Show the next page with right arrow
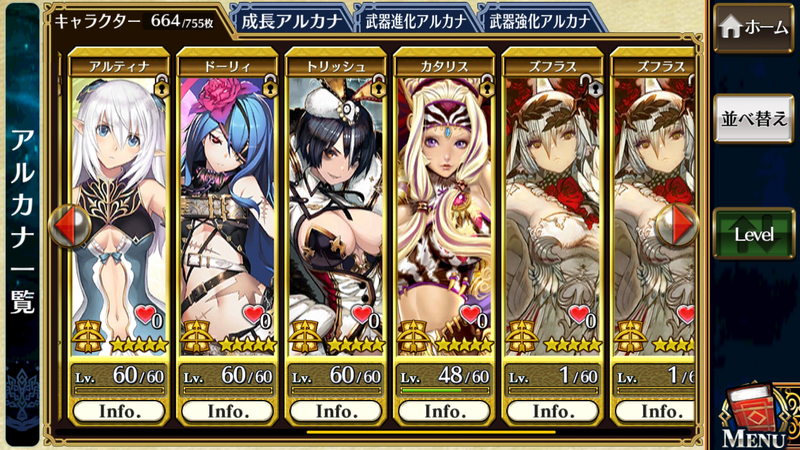Image resolution: width=800 pixels, height=450 pixels. (684, 225)
